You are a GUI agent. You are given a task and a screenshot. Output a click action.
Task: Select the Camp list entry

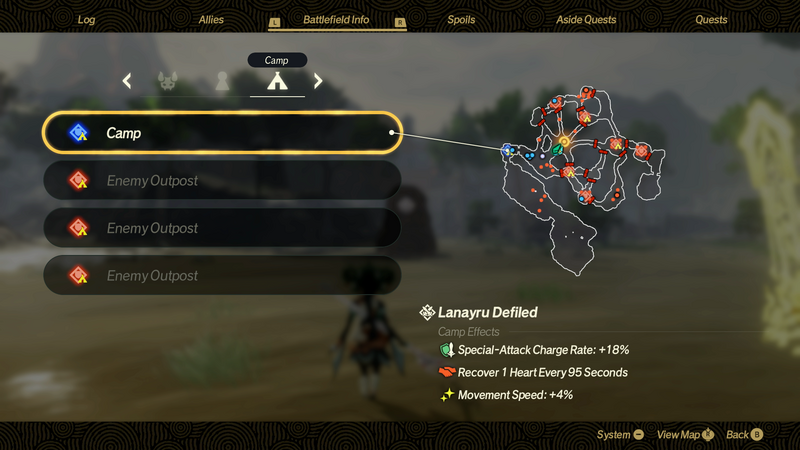coord(222,133)
